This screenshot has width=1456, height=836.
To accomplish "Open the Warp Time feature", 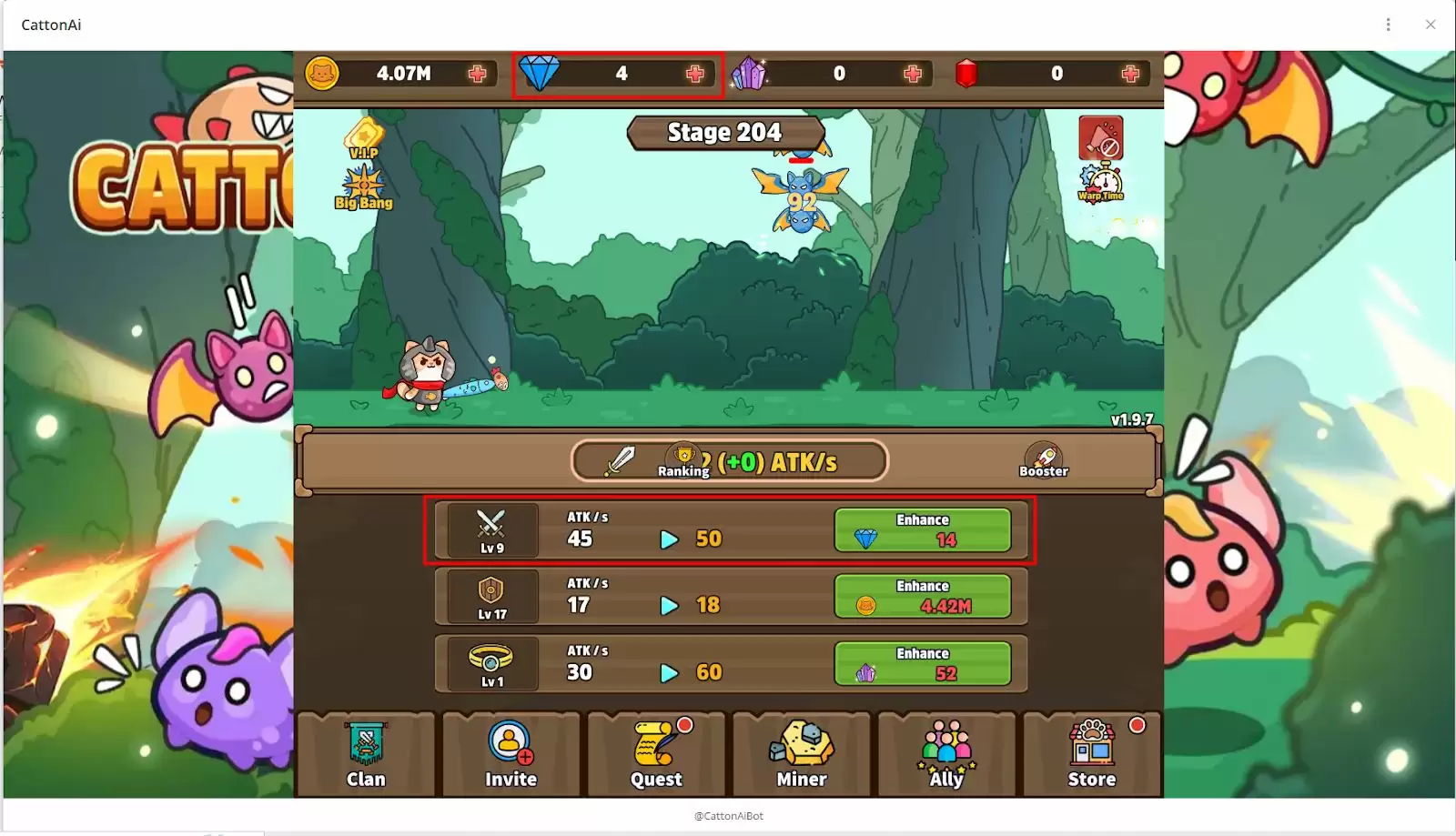I will (1100, 177).
